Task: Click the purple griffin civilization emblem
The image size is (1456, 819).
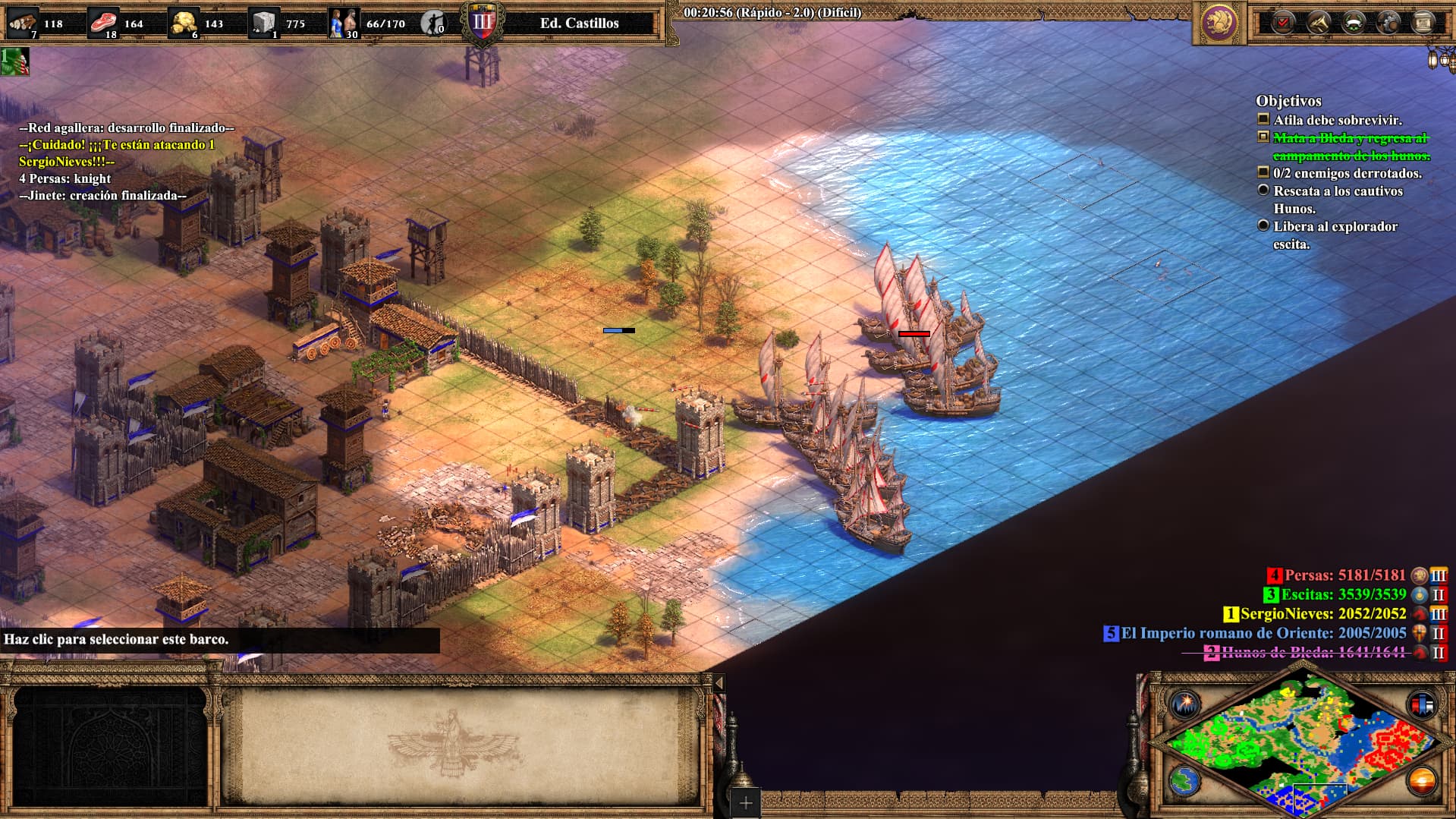Action: [1220, 23]
